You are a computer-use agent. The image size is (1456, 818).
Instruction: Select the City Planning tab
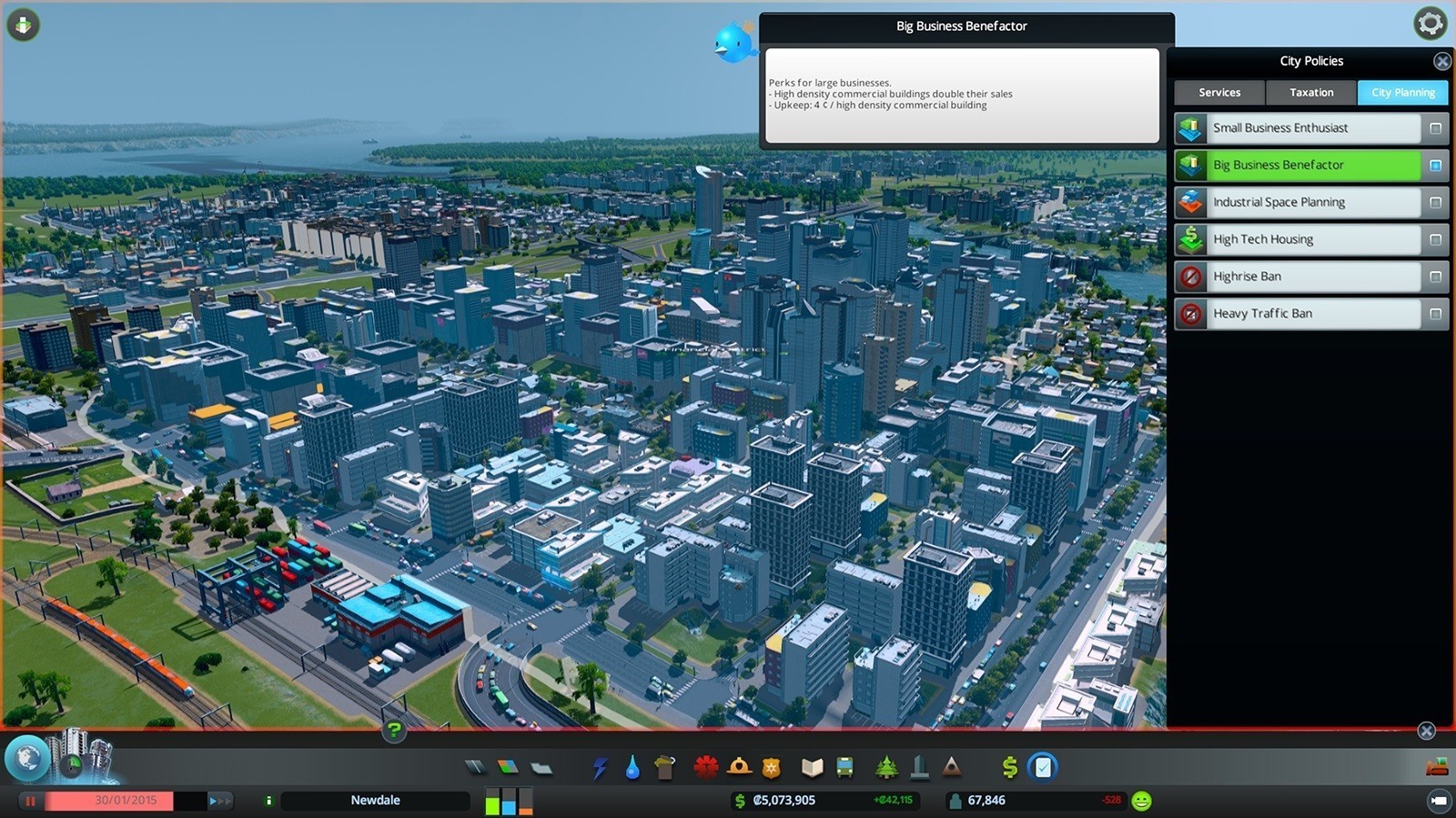click(x=1402, y=93)
